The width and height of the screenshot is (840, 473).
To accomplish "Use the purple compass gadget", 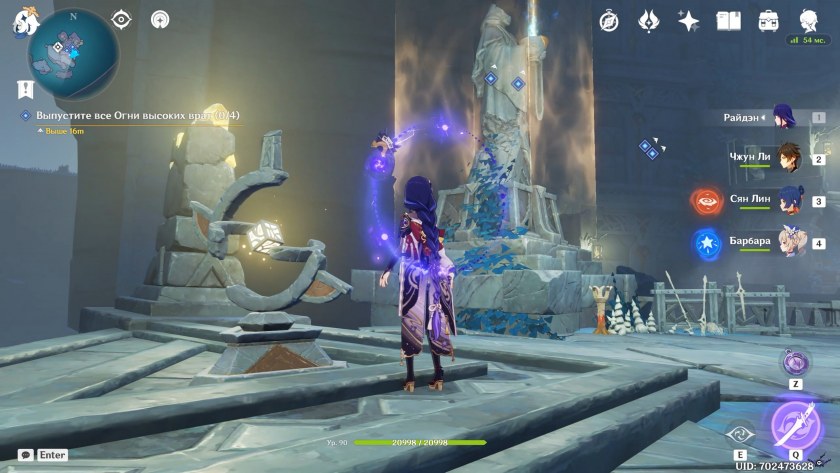I will pos(795,362).
